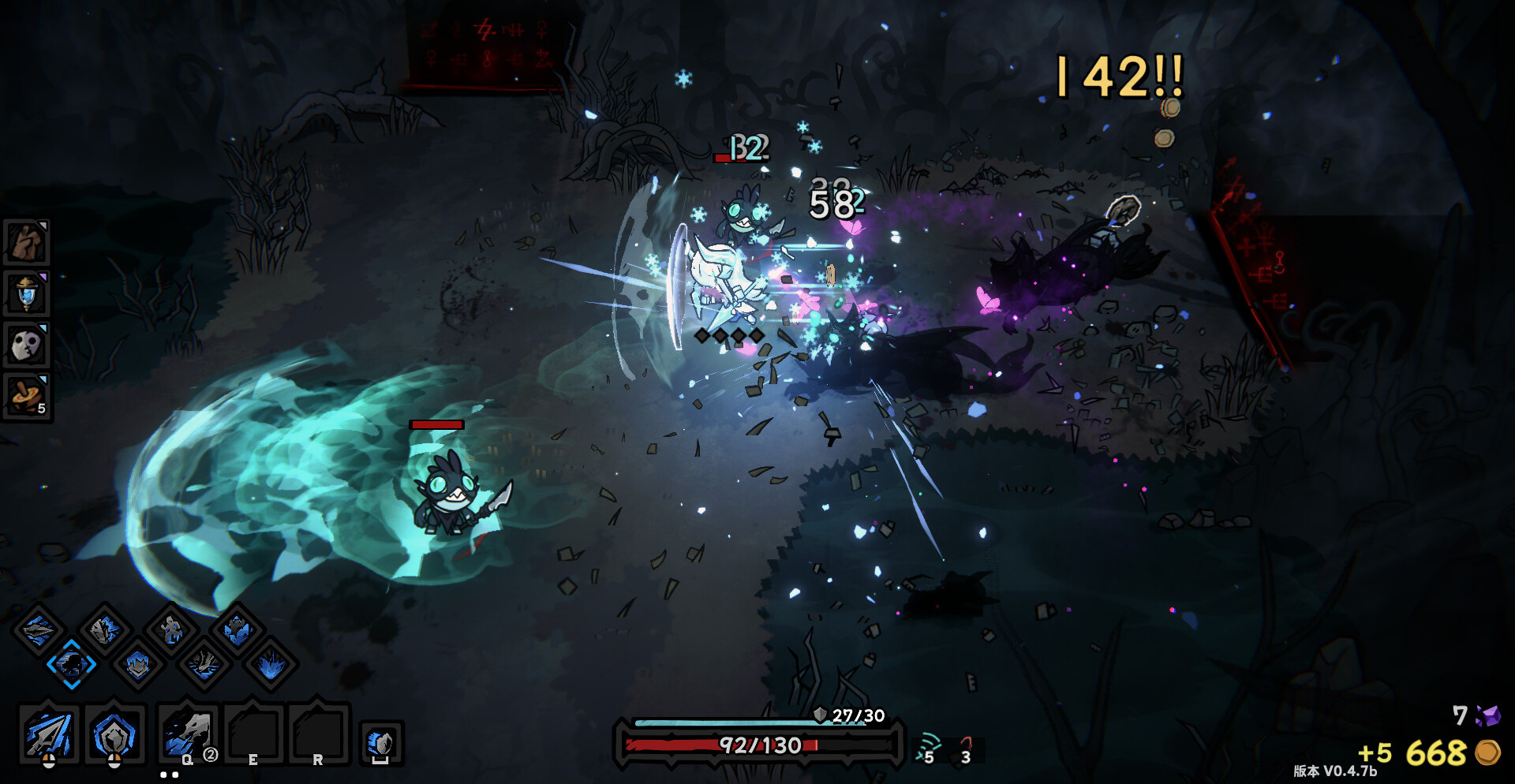Select the two-toned mask relic slot
The height and width of the screenshot is (784, 1515).
pyautogui.click(x=27, y=345)
